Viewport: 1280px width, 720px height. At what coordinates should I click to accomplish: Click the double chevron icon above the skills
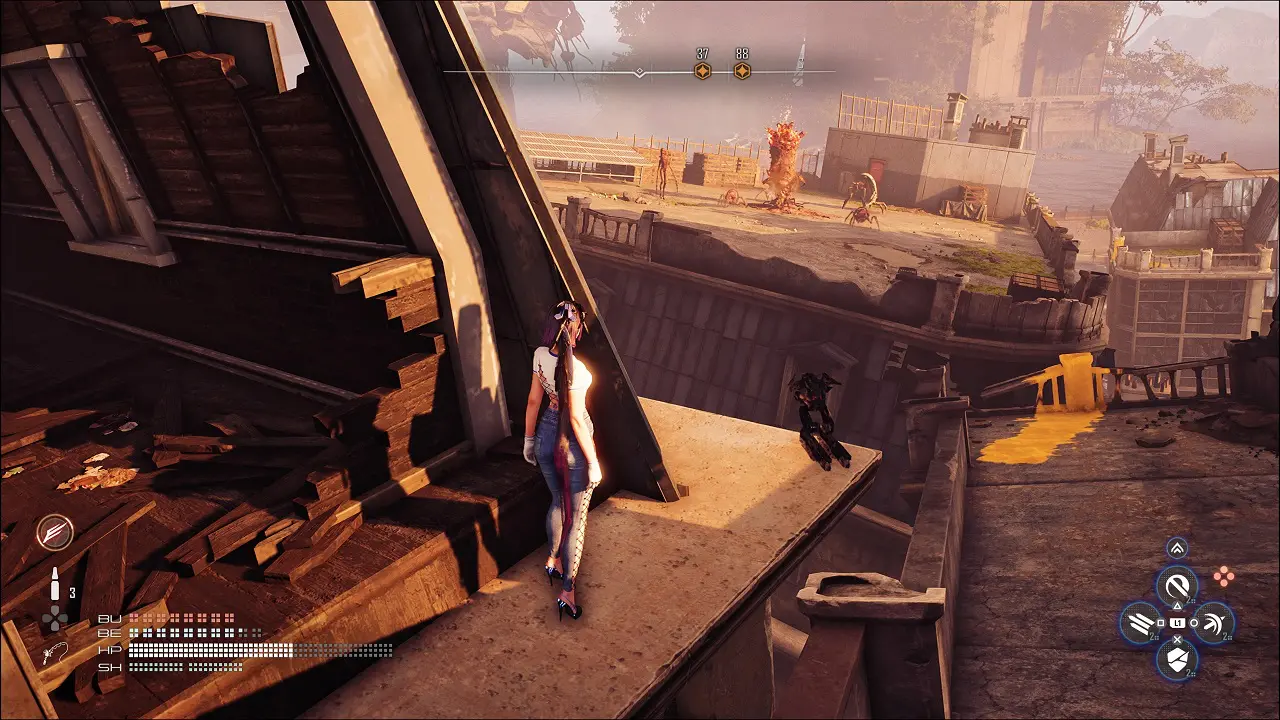click(1177, 548)
